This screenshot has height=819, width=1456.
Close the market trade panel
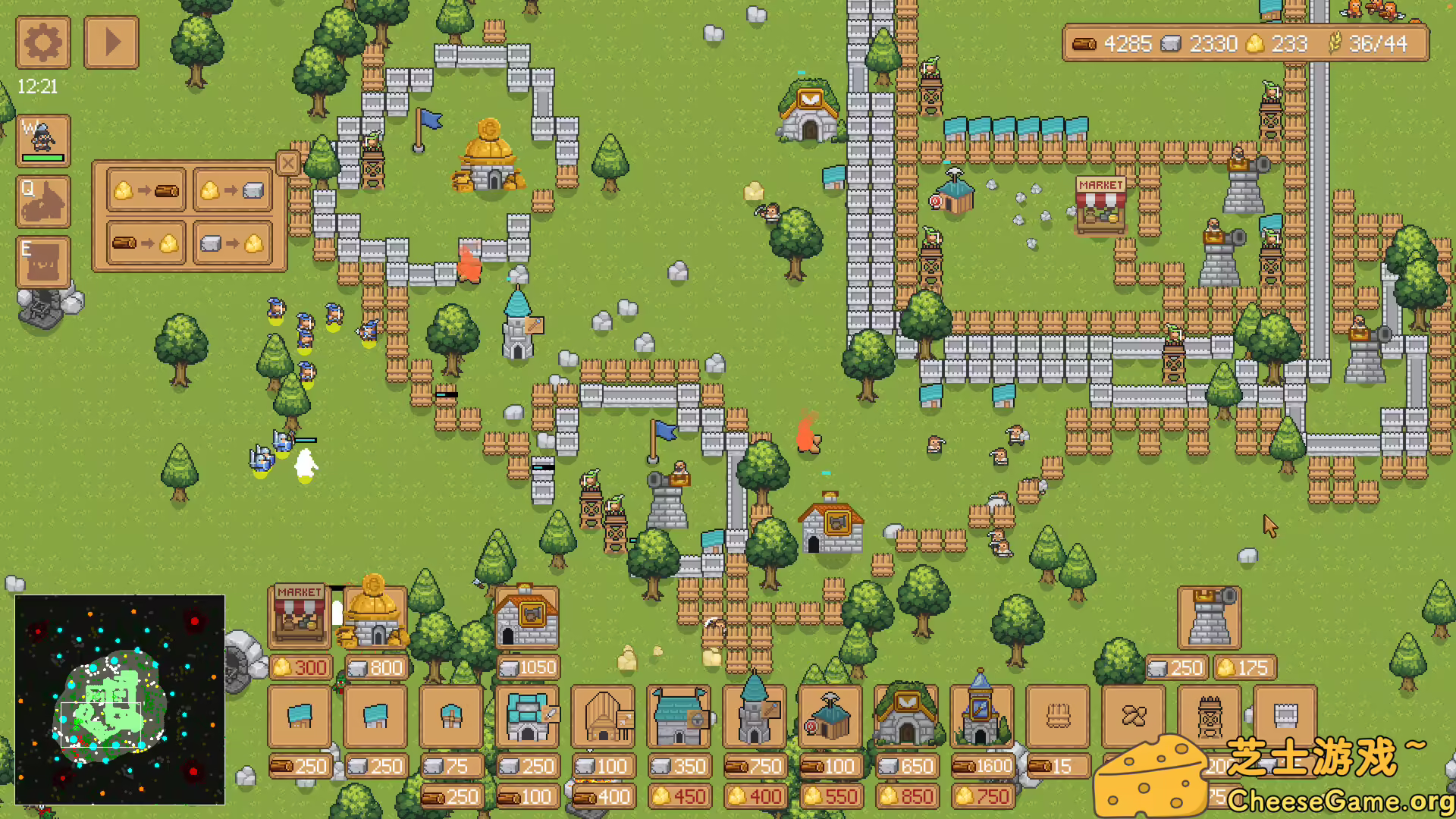point(288,163)
